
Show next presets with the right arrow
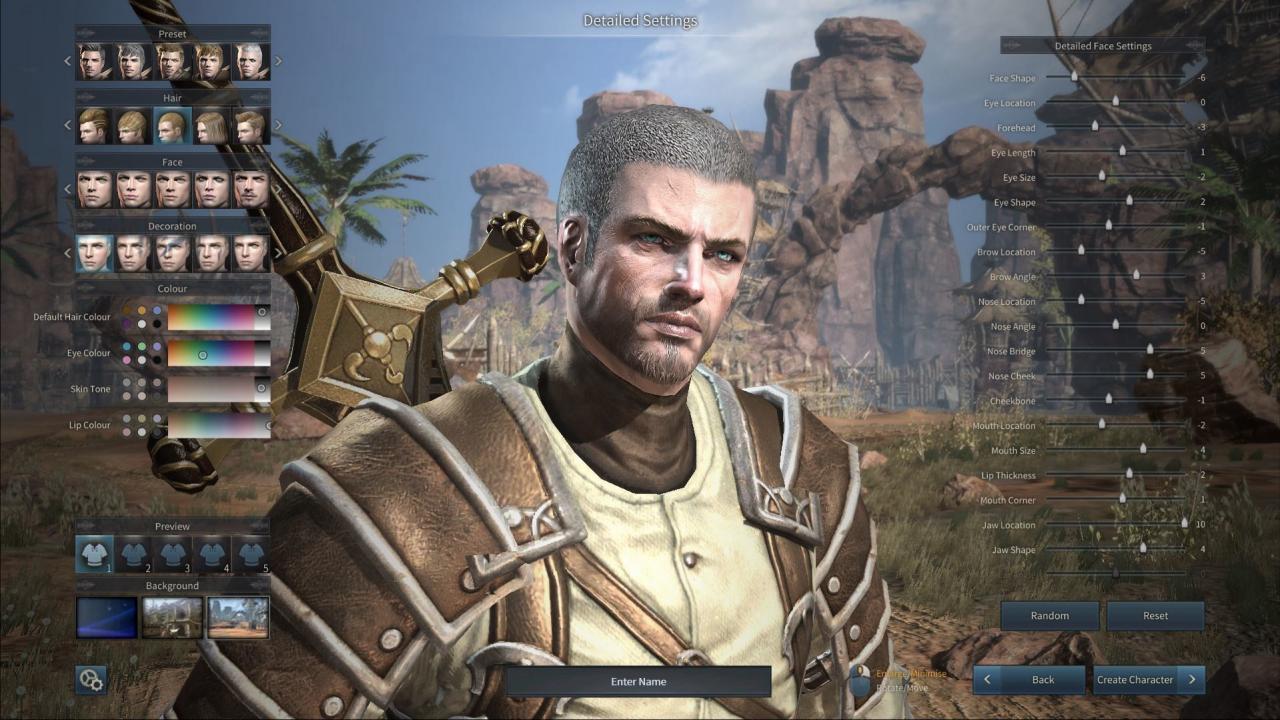278,61
